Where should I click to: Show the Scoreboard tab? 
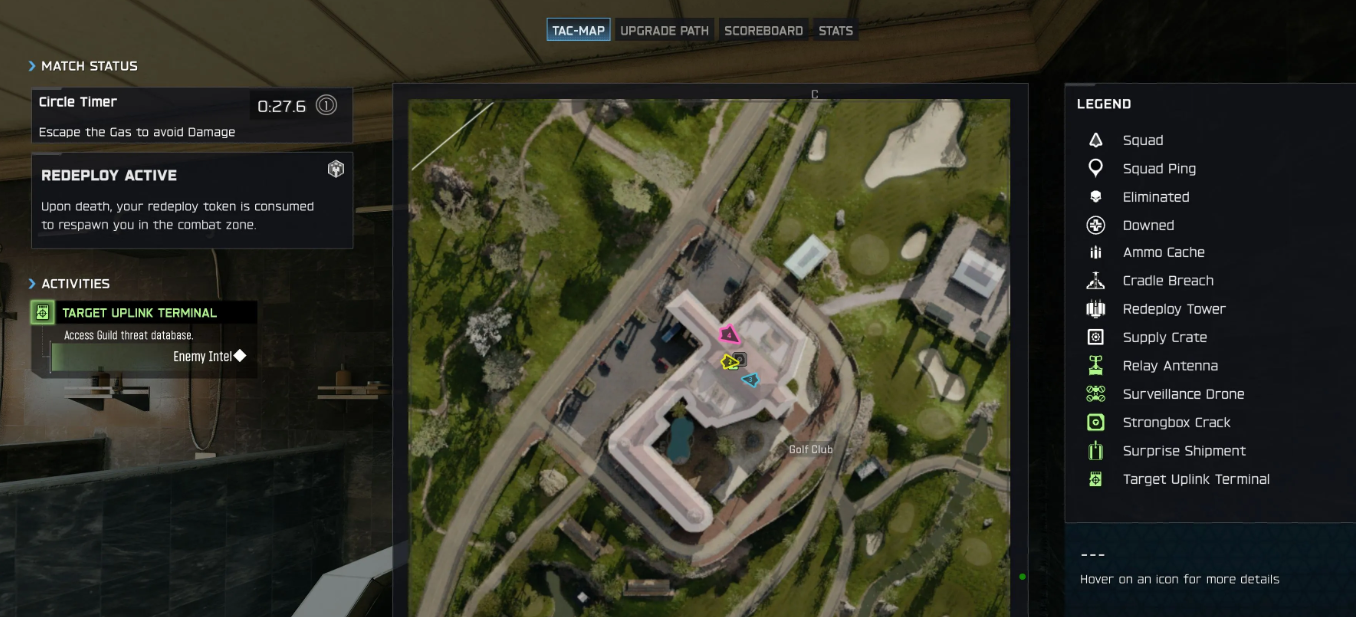coord(763,30)
